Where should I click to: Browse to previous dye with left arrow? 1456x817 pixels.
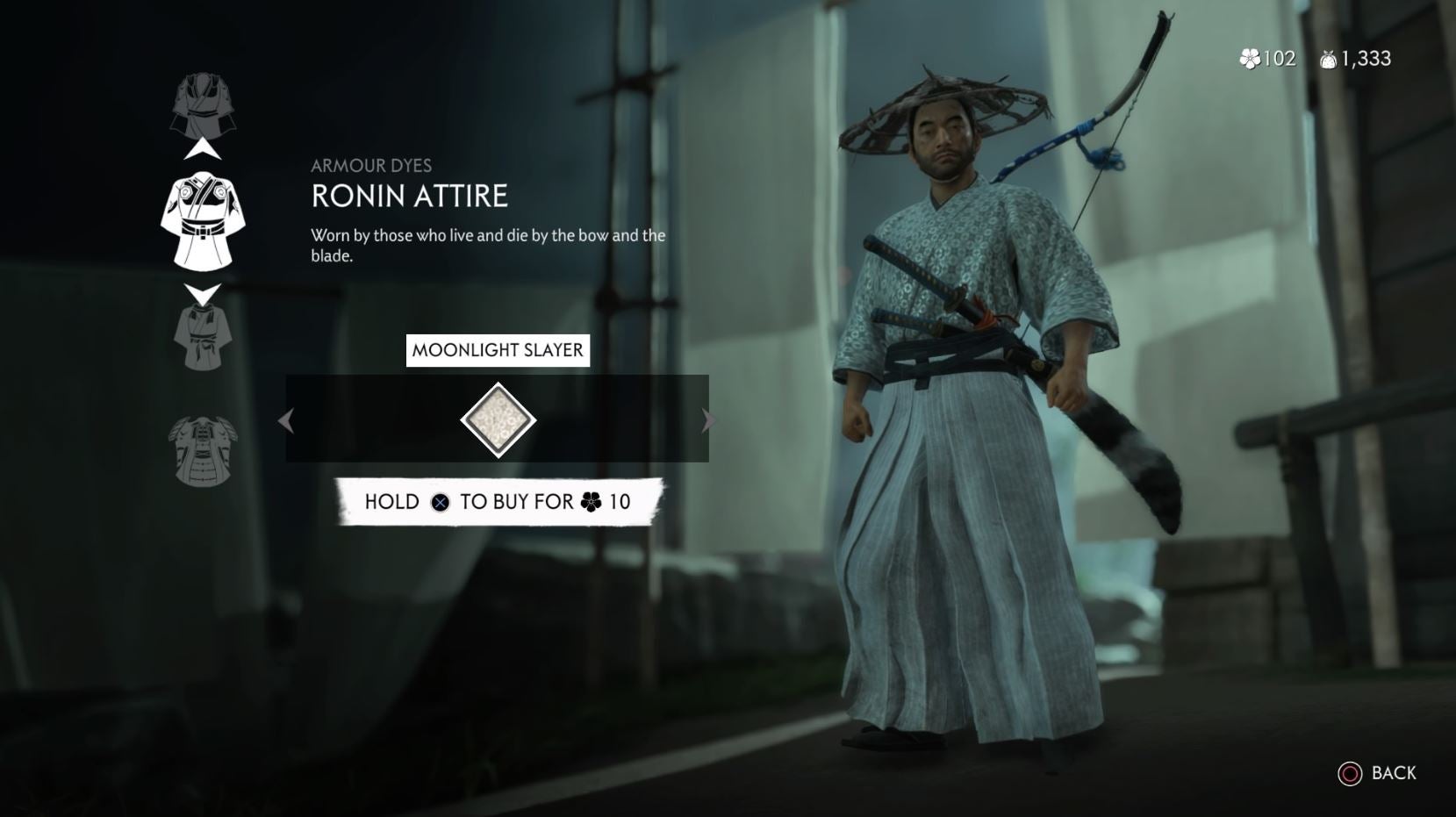click(x=287, y=420)
